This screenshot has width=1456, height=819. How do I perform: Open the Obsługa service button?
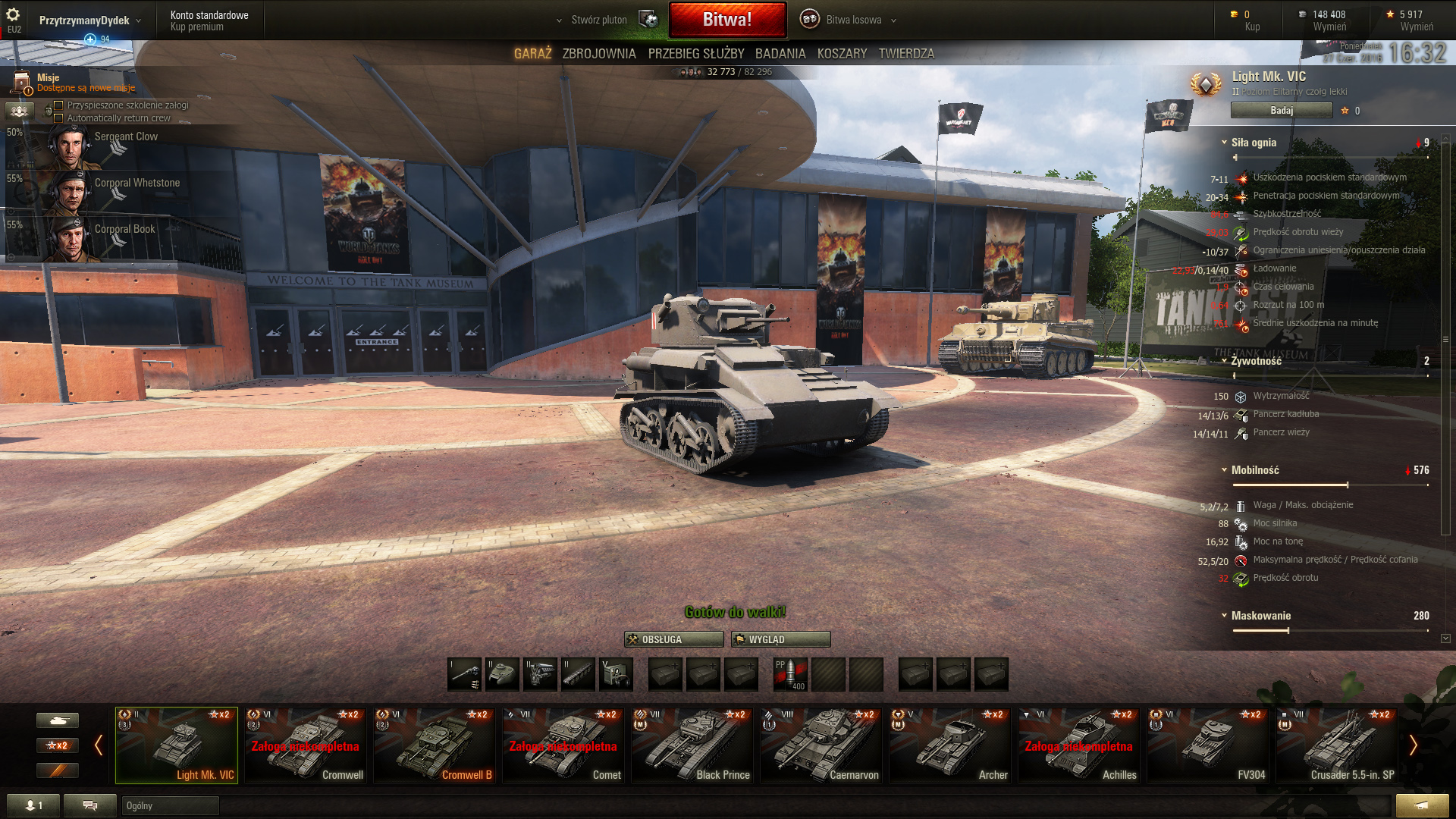(673, 639)
